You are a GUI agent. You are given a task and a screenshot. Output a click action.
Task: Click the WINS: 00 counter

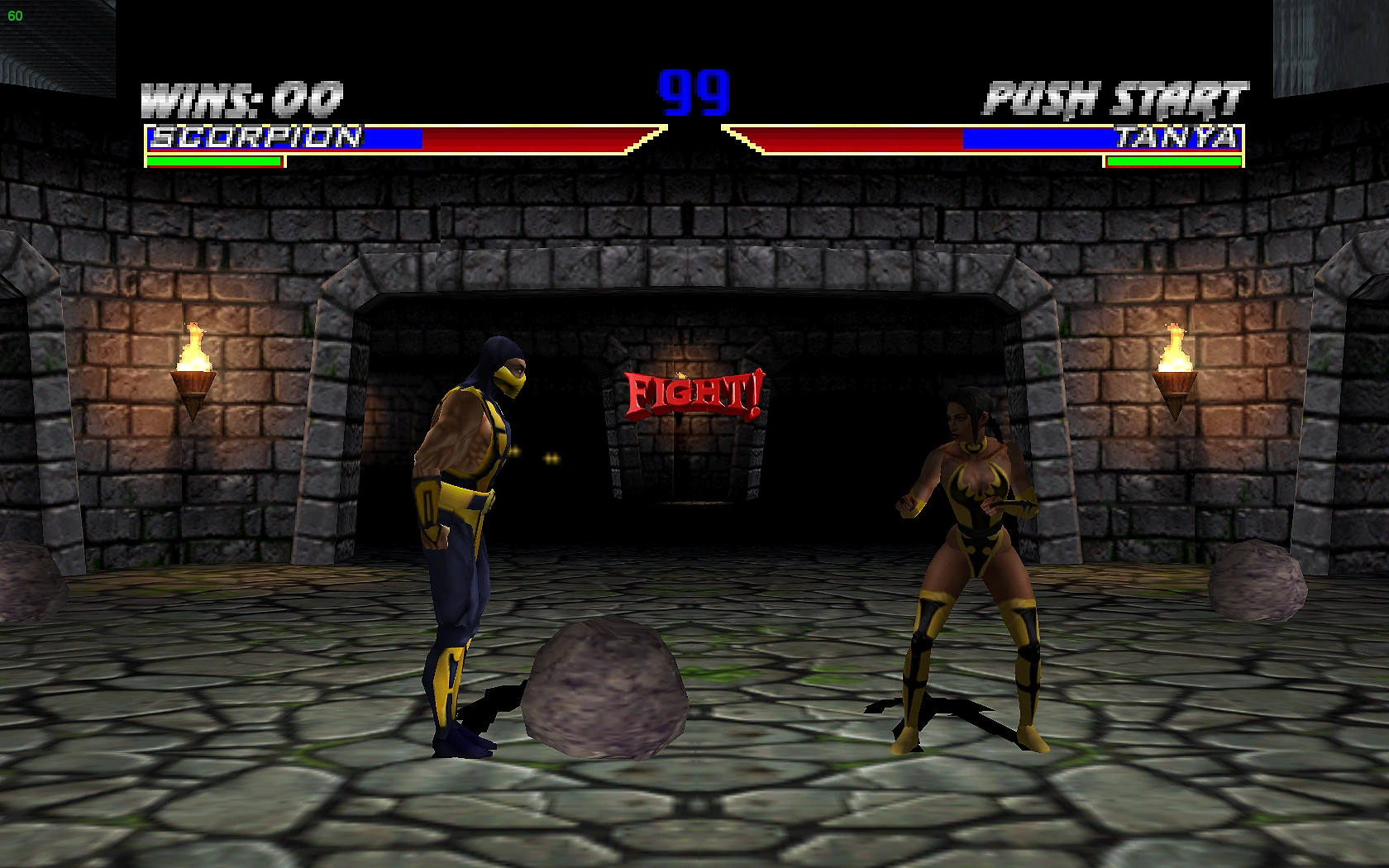pyautogui.click(x=241, y=97)
